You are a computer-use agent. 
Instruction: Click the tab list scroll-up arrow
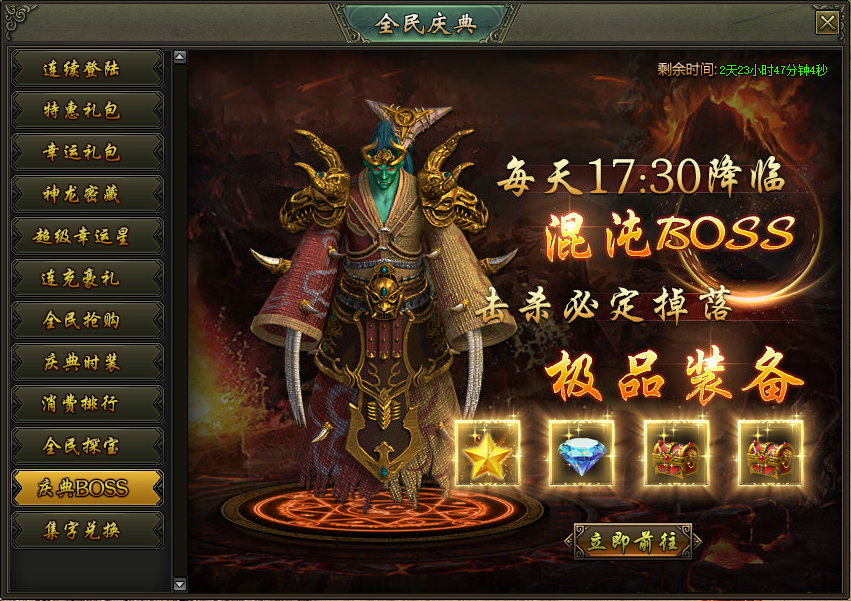click(x=180, y=57)
